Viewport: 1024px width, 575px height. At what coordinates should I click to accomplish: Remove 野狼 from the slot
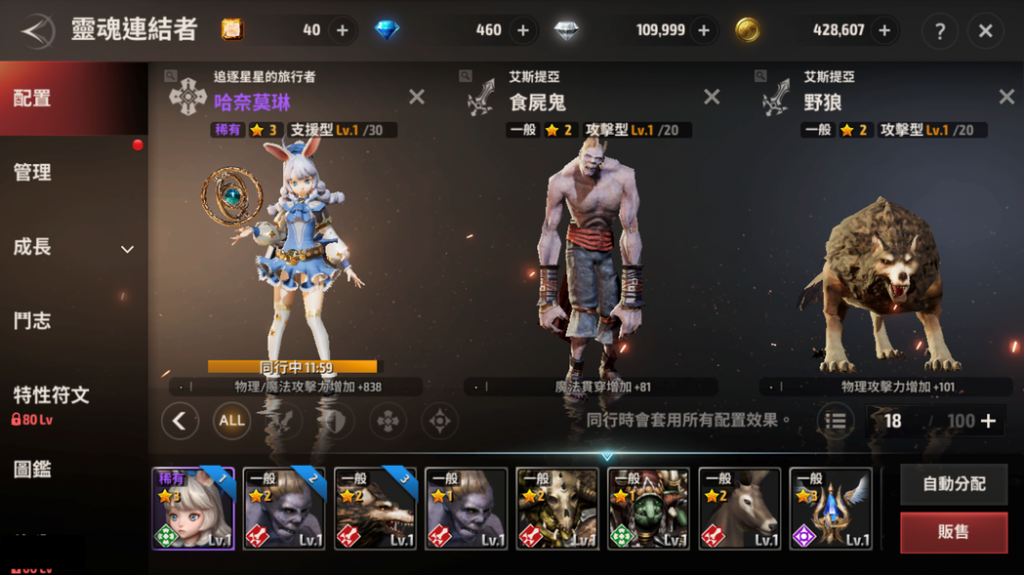tap(1006, 97)
